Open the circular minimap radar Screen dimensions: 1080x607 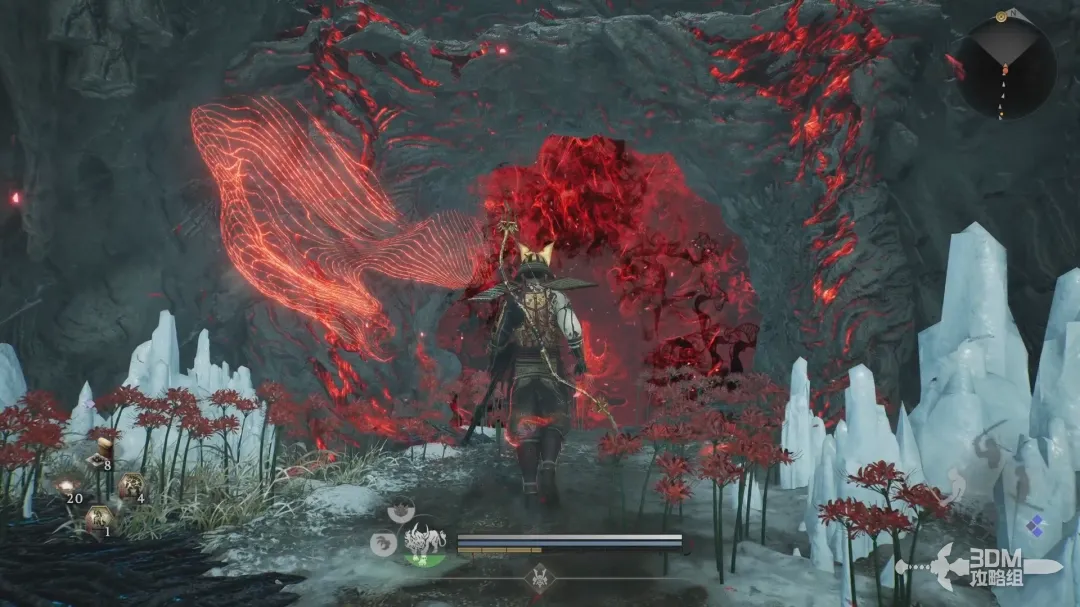(x=1005, y=69)
